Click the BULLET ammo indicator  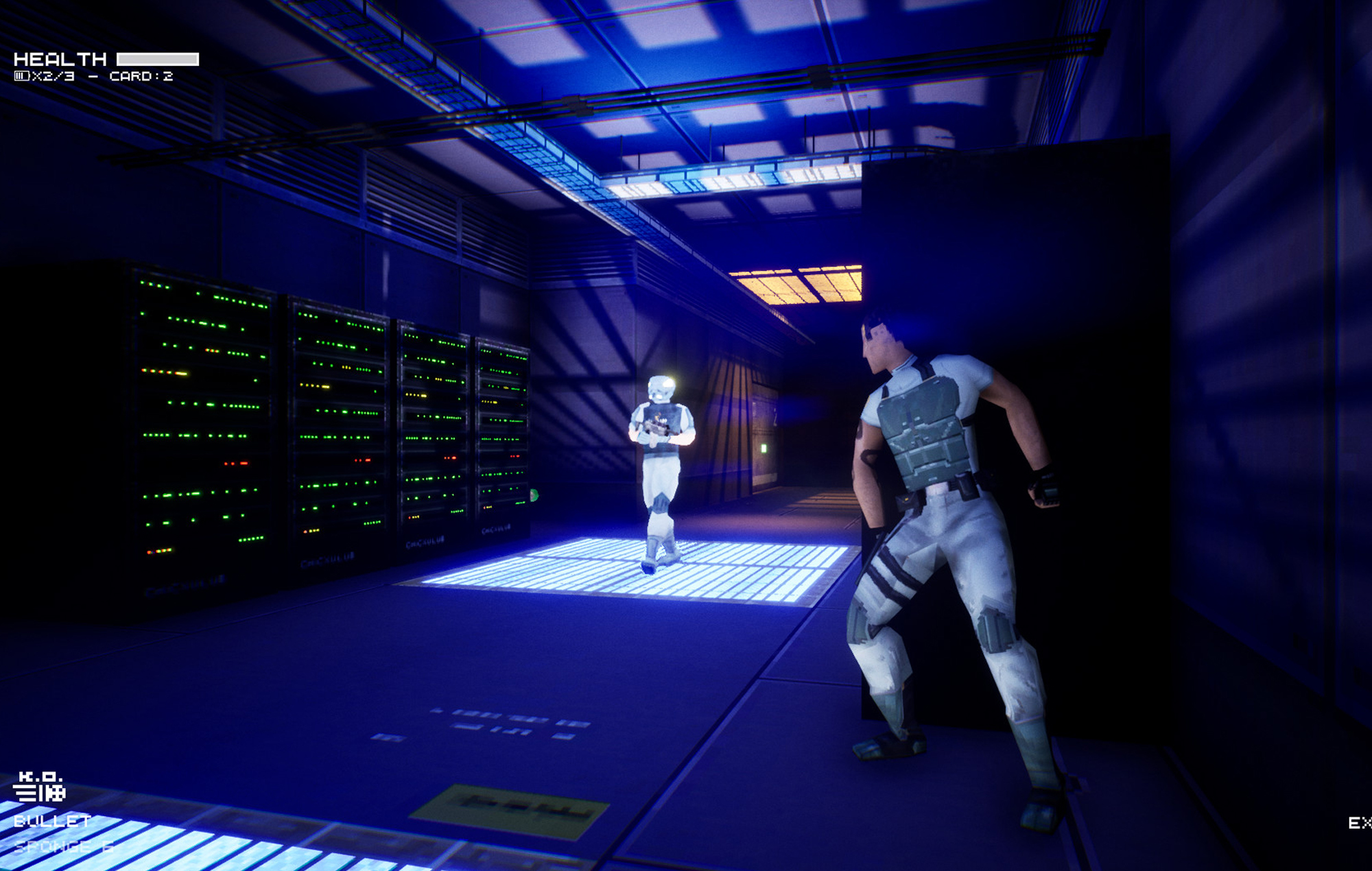pos(51,821)
